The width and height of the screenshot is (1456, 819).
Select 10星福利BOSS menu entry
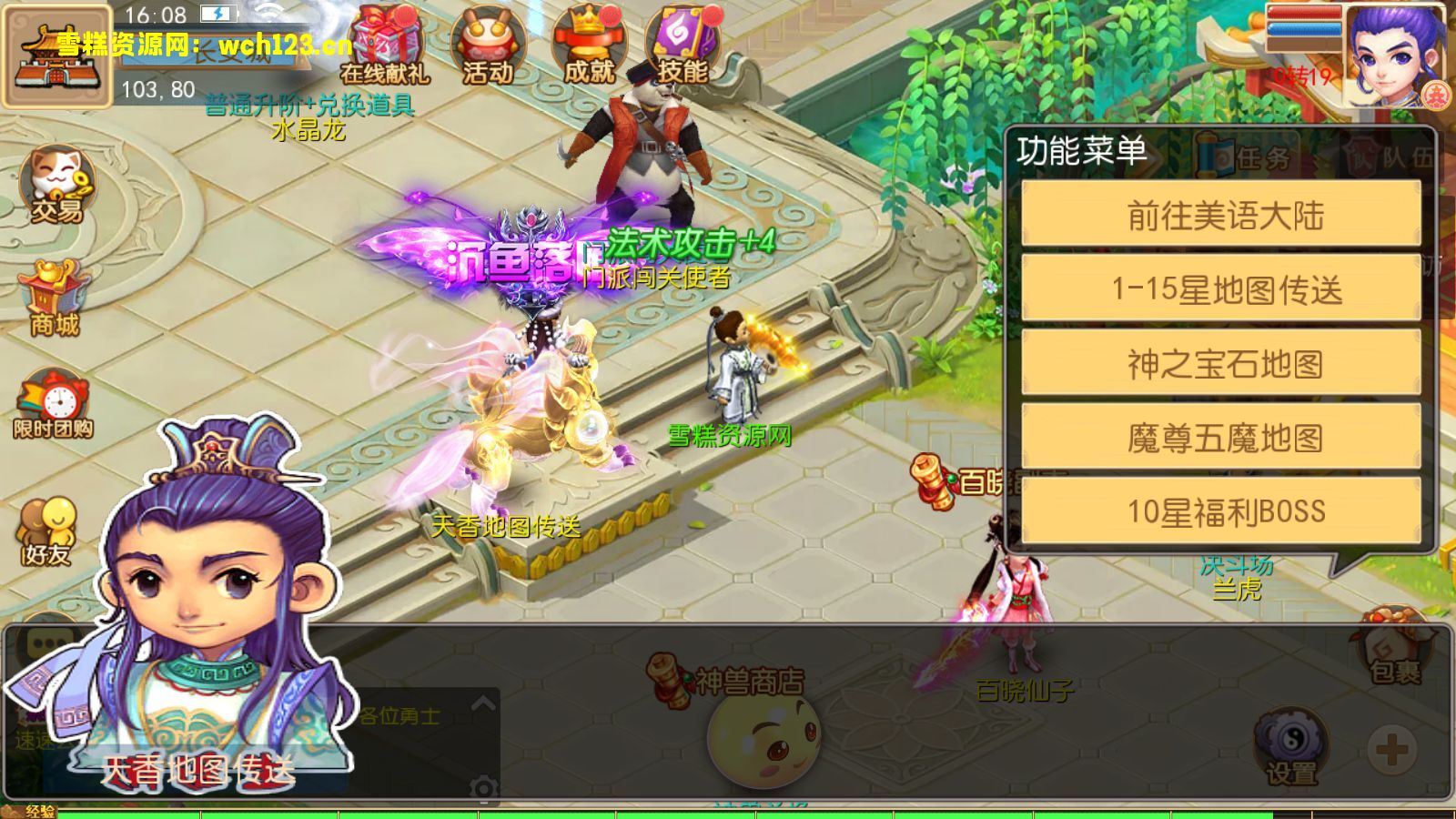[x=1221, y=511]
